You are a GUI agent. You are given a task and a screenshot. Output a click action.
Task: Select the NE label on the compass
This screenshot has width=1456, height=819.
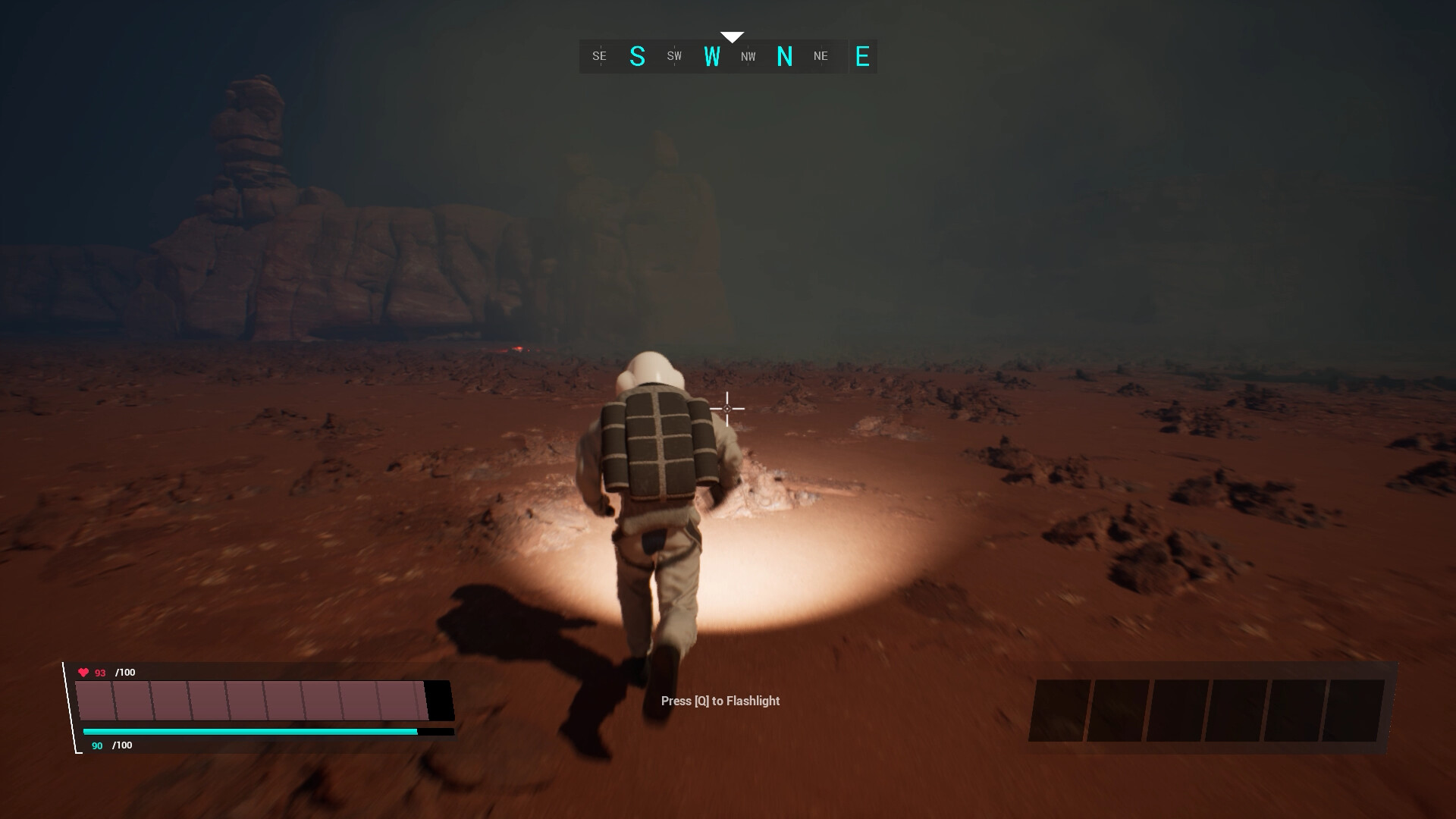[820, 56]
